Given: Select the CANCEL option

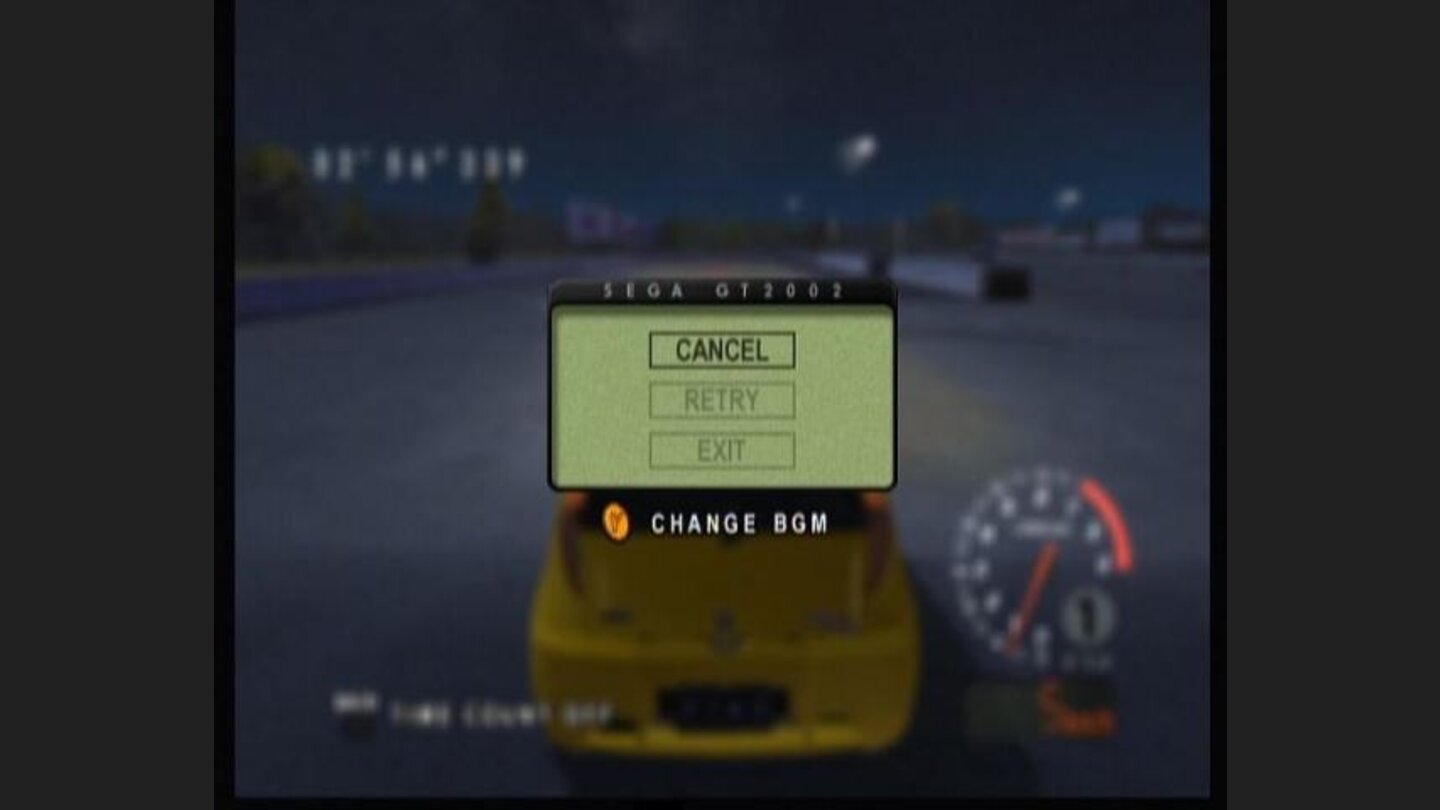Looking at the screenshot, I should coord(722,350).
